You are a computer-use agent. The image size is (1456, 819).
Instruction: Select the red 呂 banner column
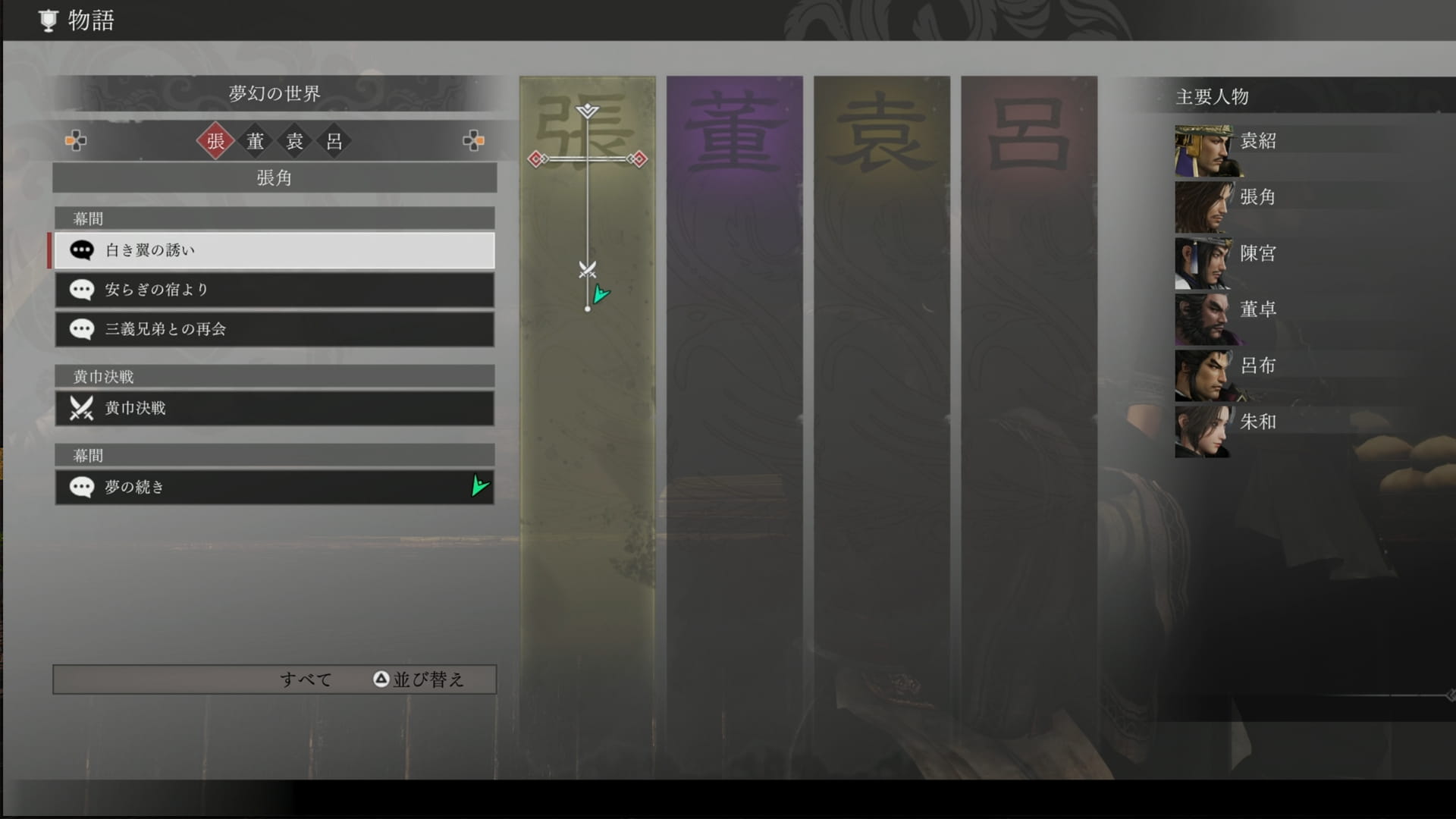click(x=1028, y=425)
